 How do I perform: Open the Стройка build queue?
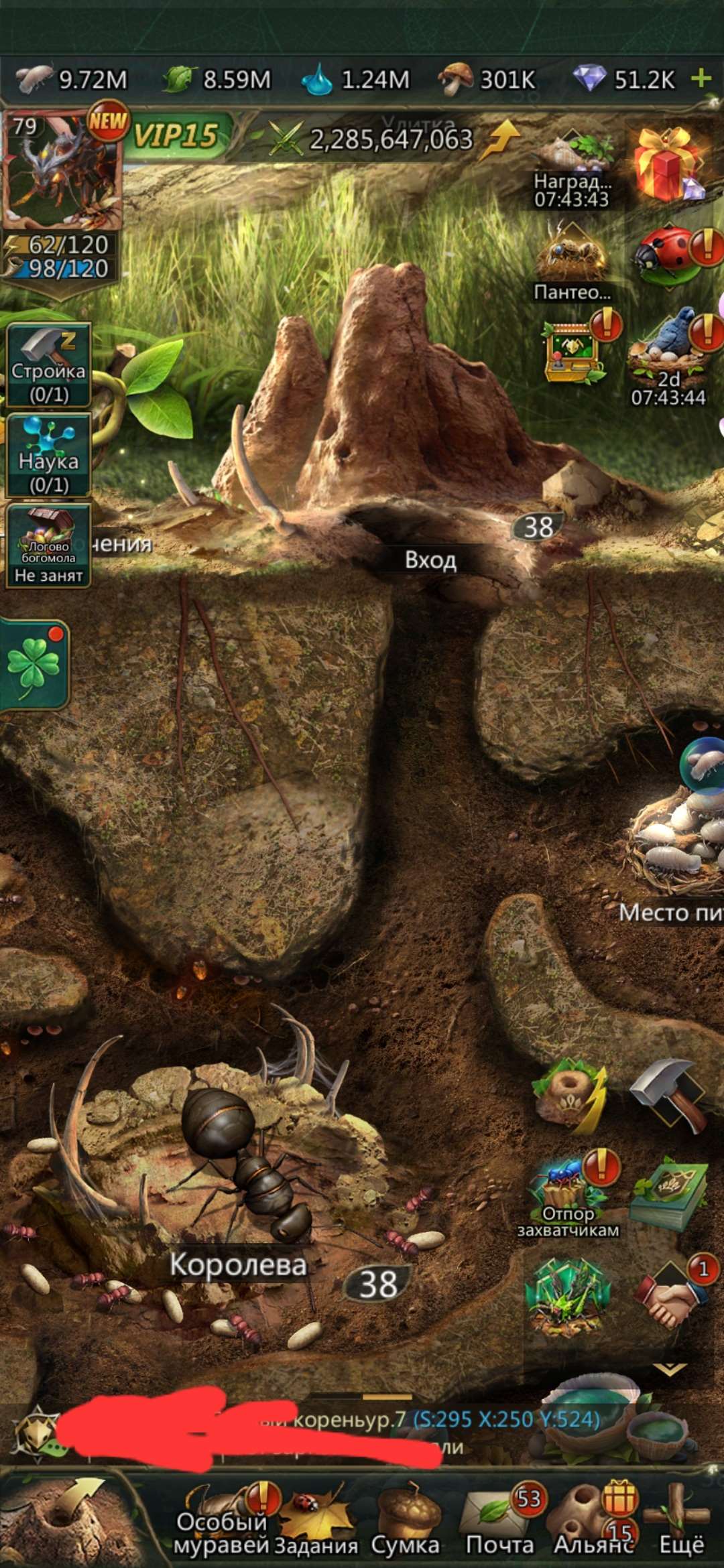click(48, 366)
